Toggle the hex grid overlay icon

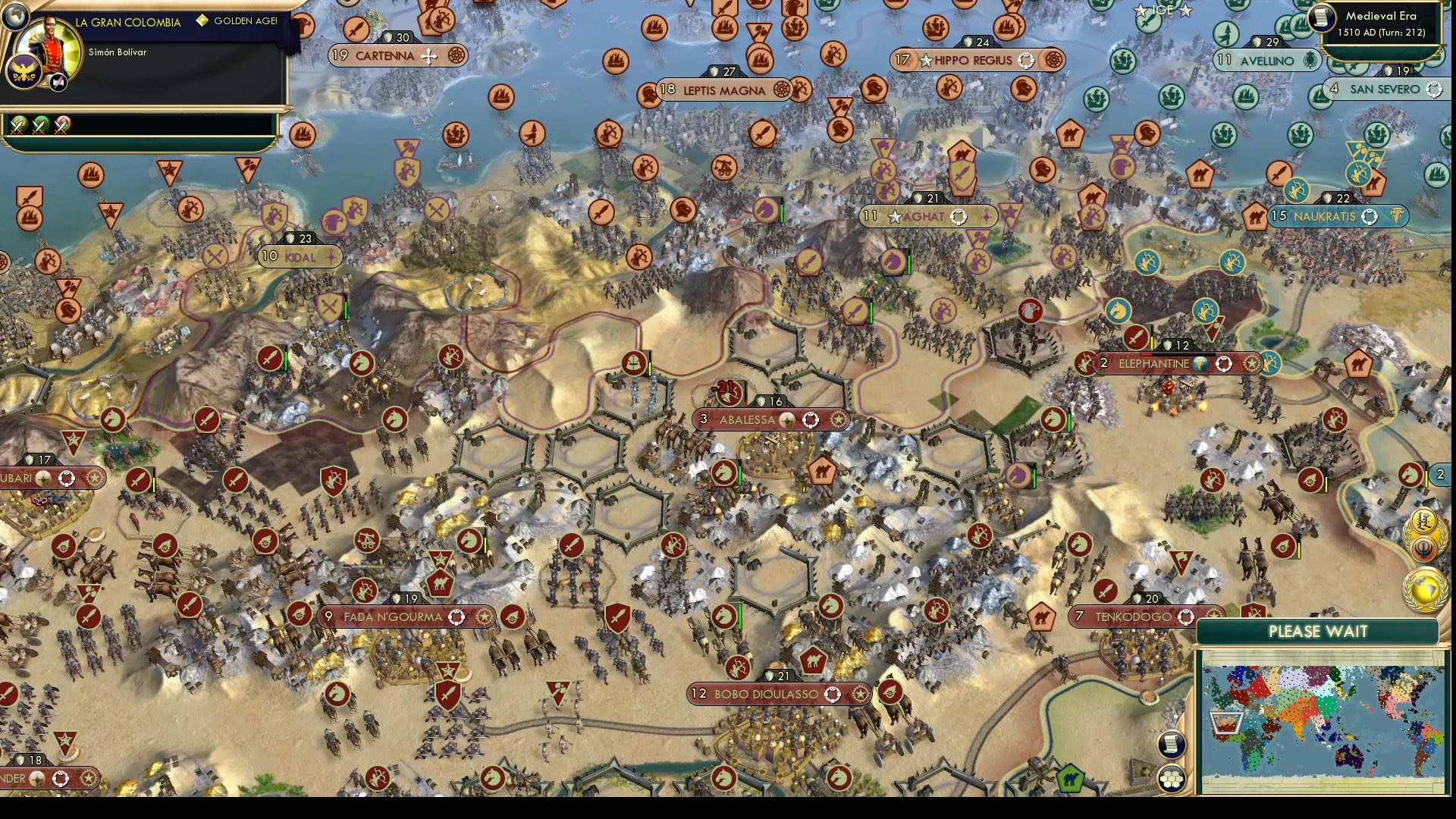pos(1171,778)
